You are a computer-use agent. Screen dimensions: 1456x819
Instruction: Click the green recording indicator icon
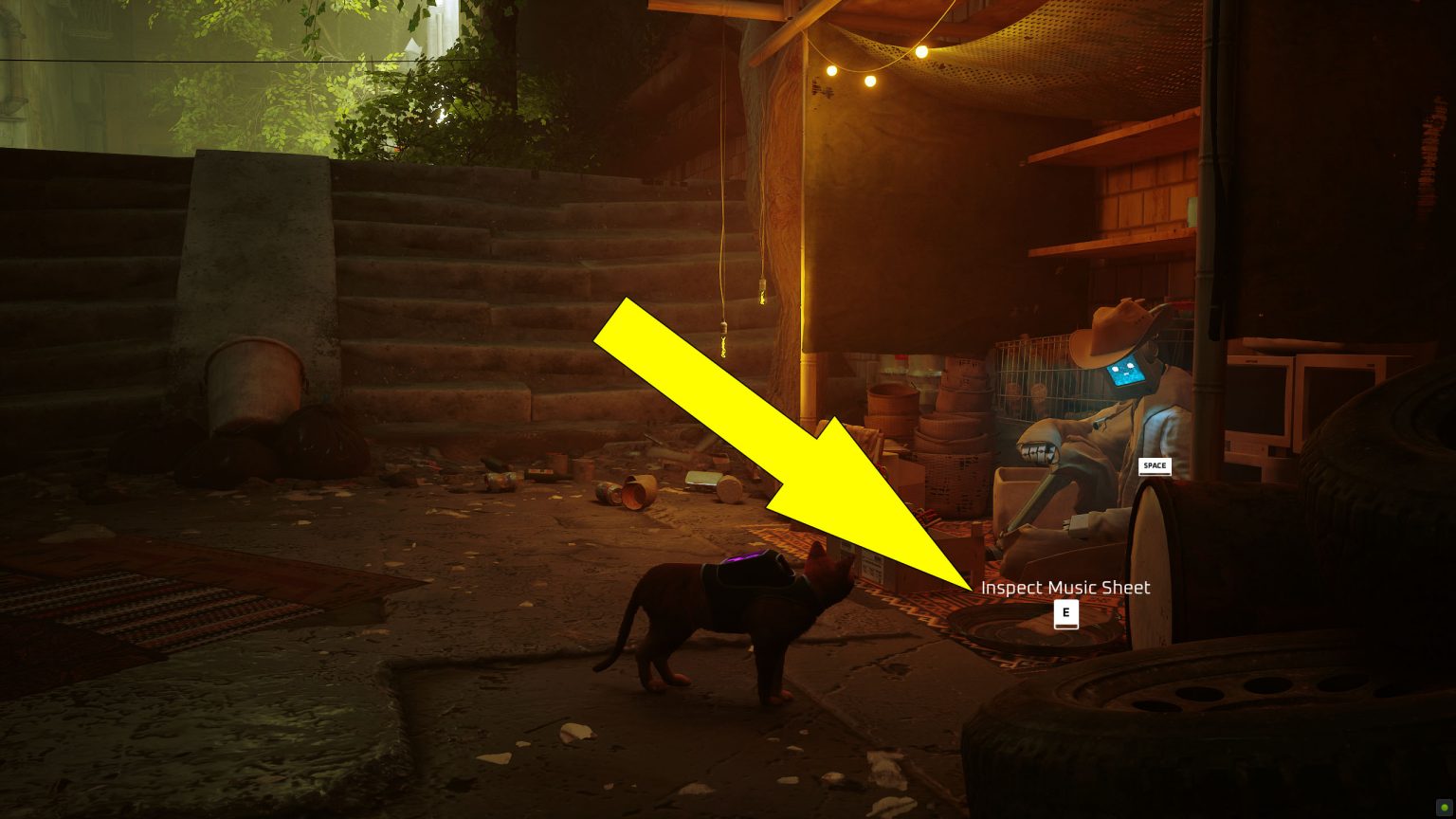click(1445, 807)
